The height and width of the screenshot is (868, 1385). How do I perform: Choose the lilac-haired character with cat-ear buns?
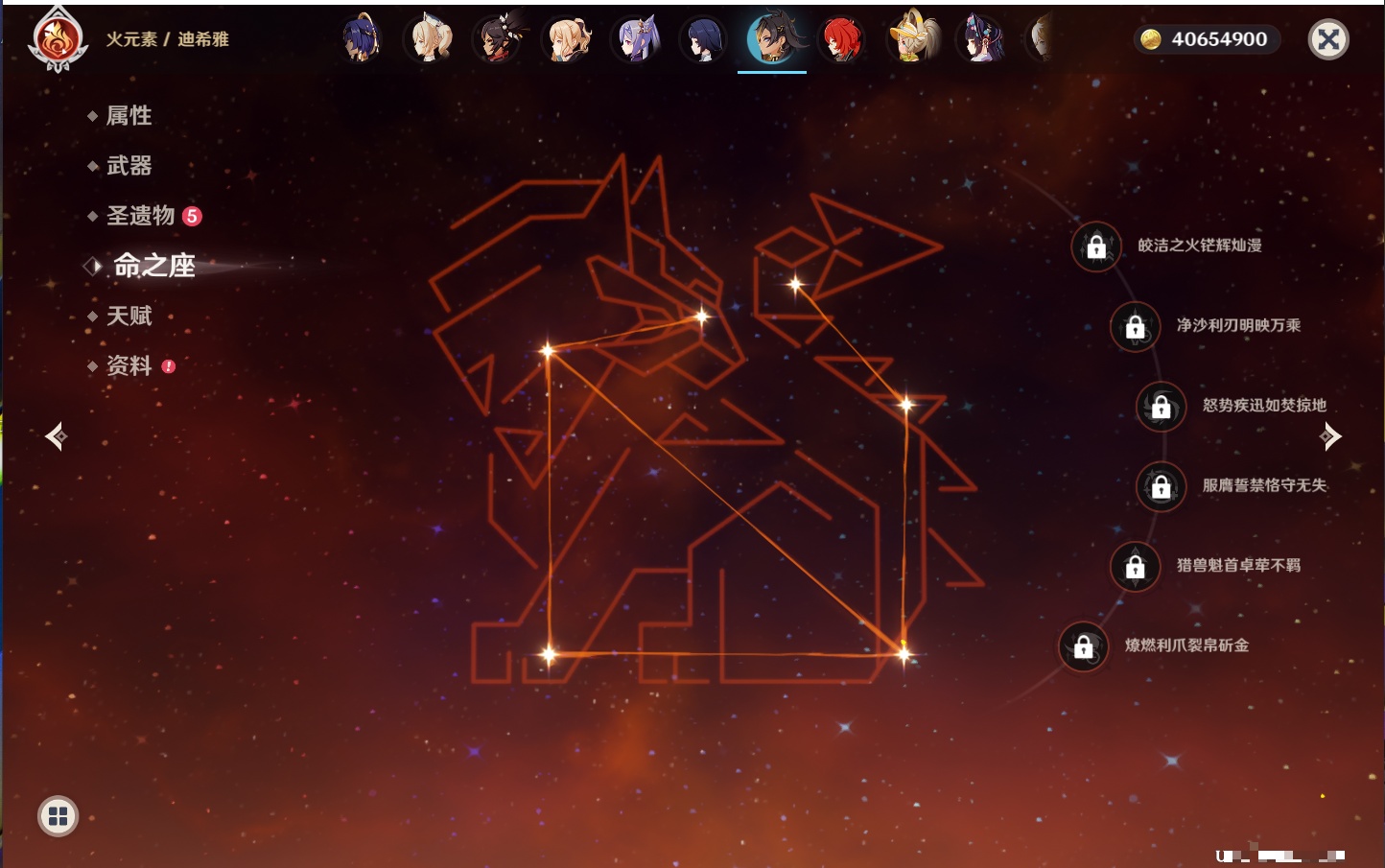coord(635,39)
